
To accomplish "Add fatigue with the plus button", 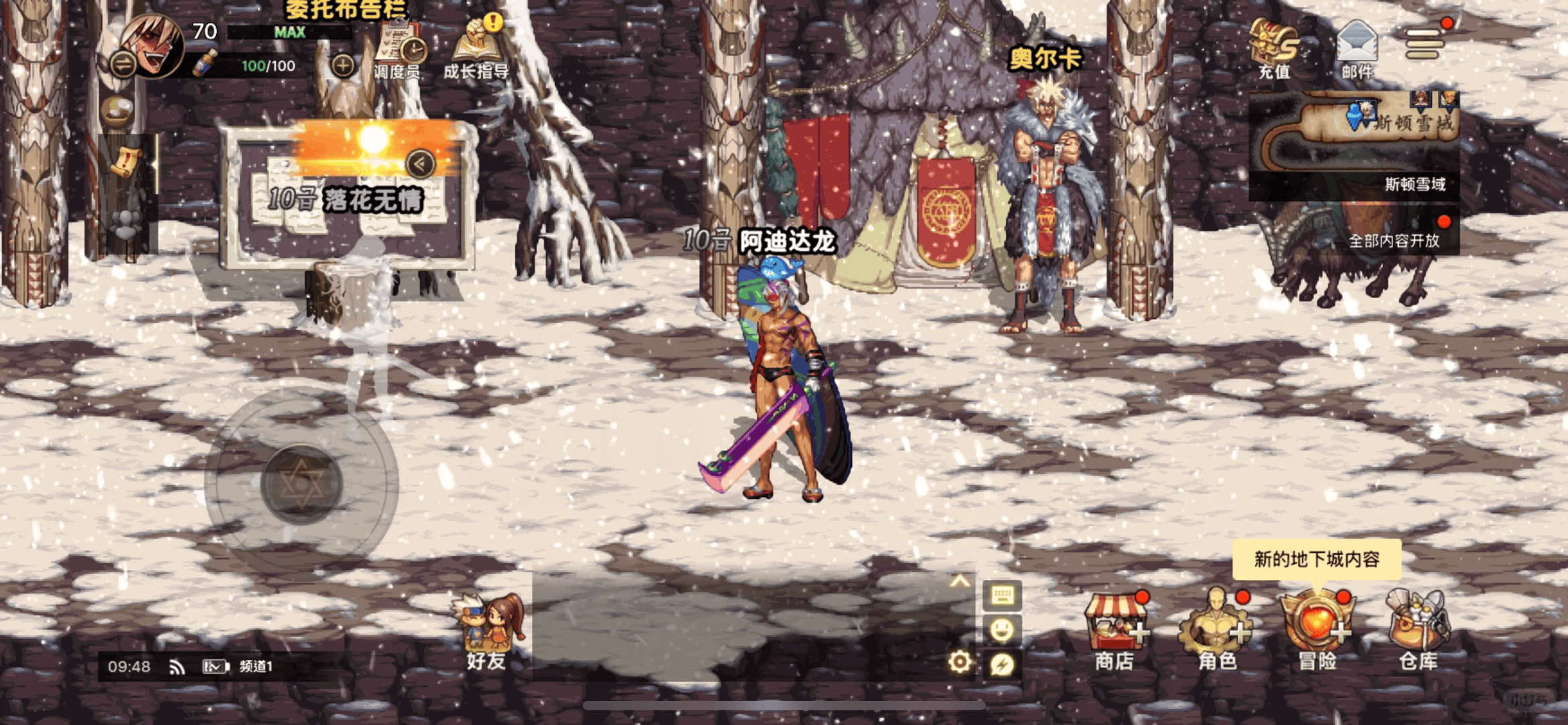I will 343,66.
